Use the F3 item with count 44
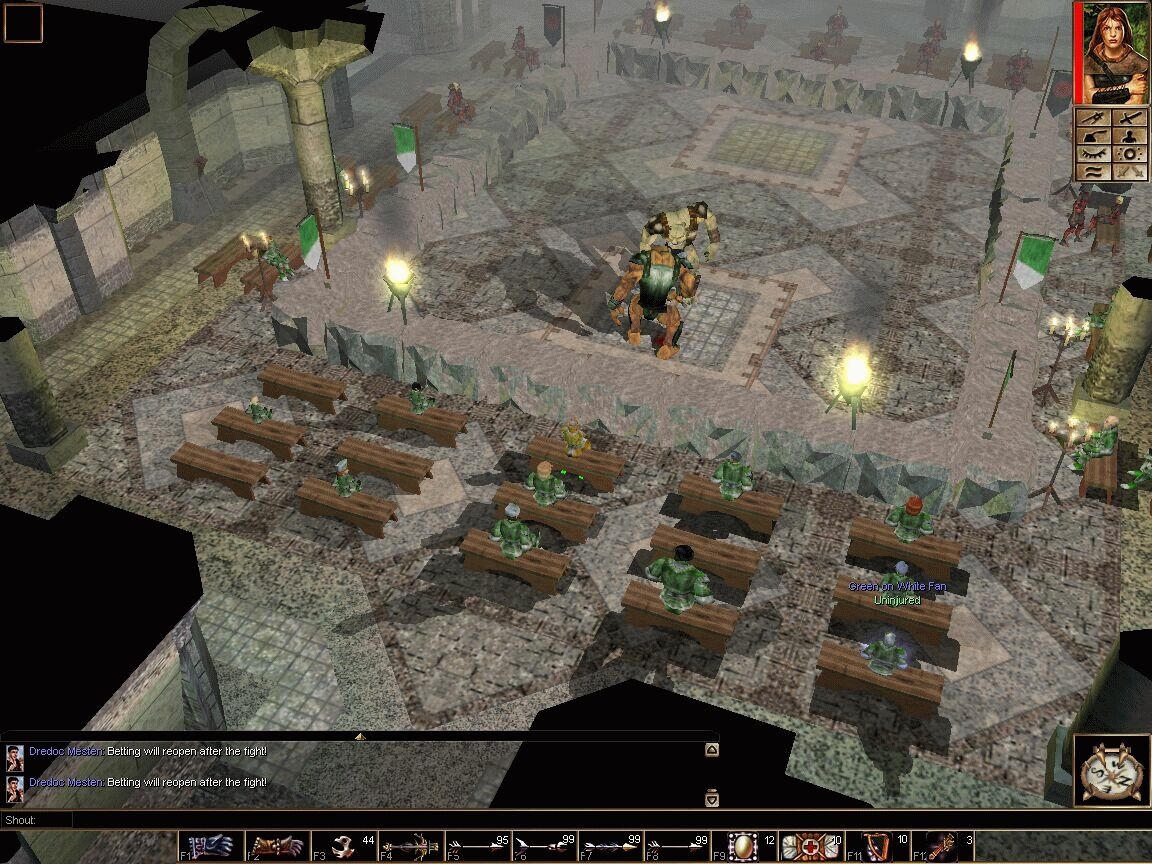This screenshot has height=864, width=1152. [x=344, y=847]
